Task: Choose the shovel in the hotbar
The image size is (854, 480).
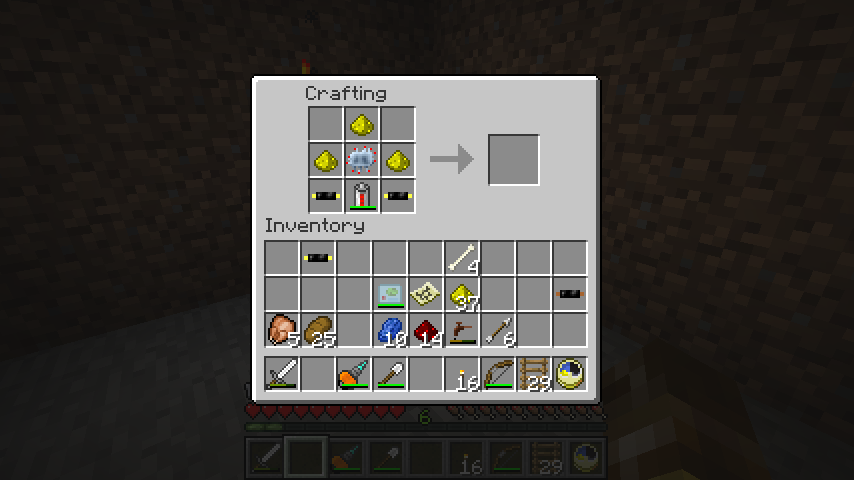Action: 389,374
